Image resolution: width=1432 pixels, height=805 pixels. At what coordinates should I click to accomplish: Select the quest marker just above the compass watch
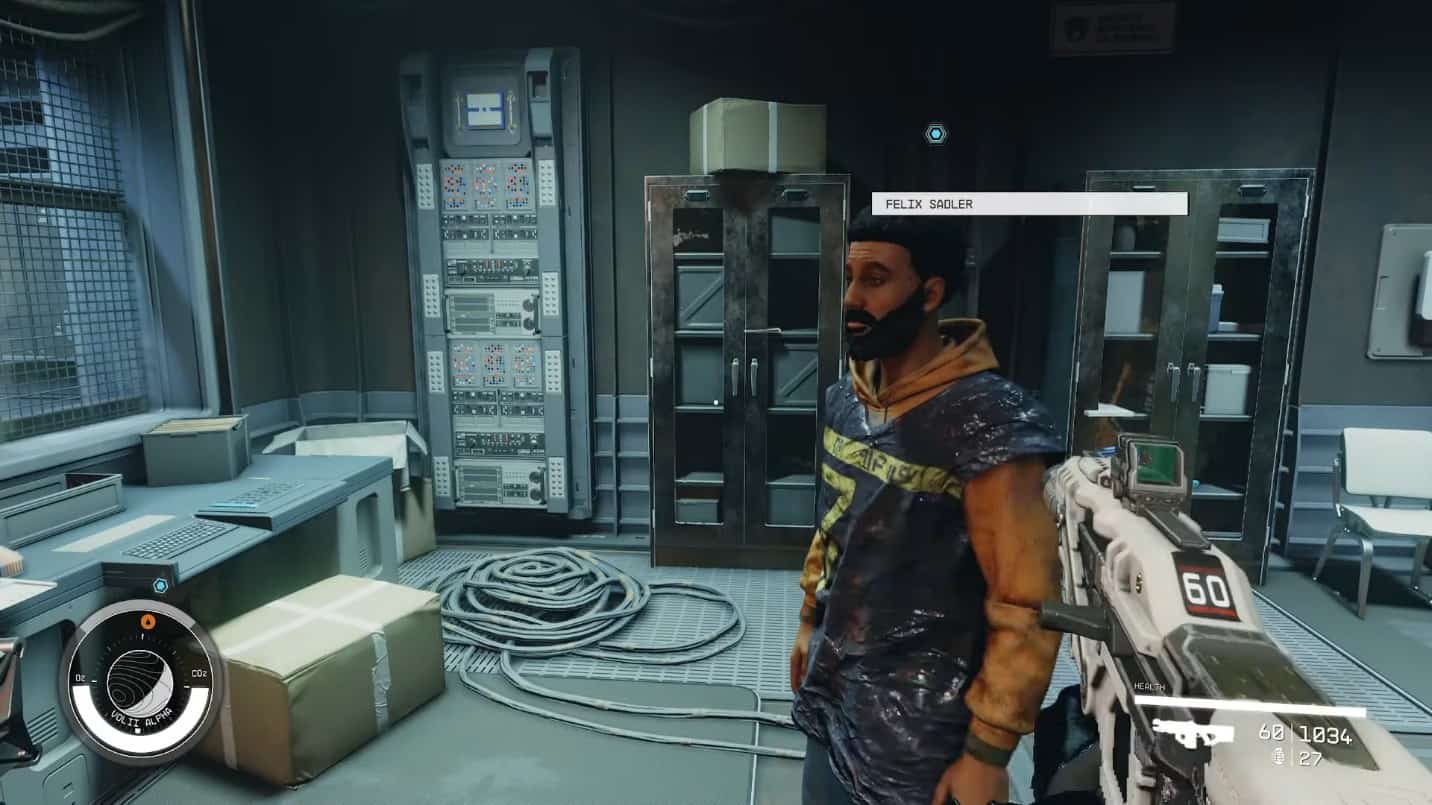(160, 585)
